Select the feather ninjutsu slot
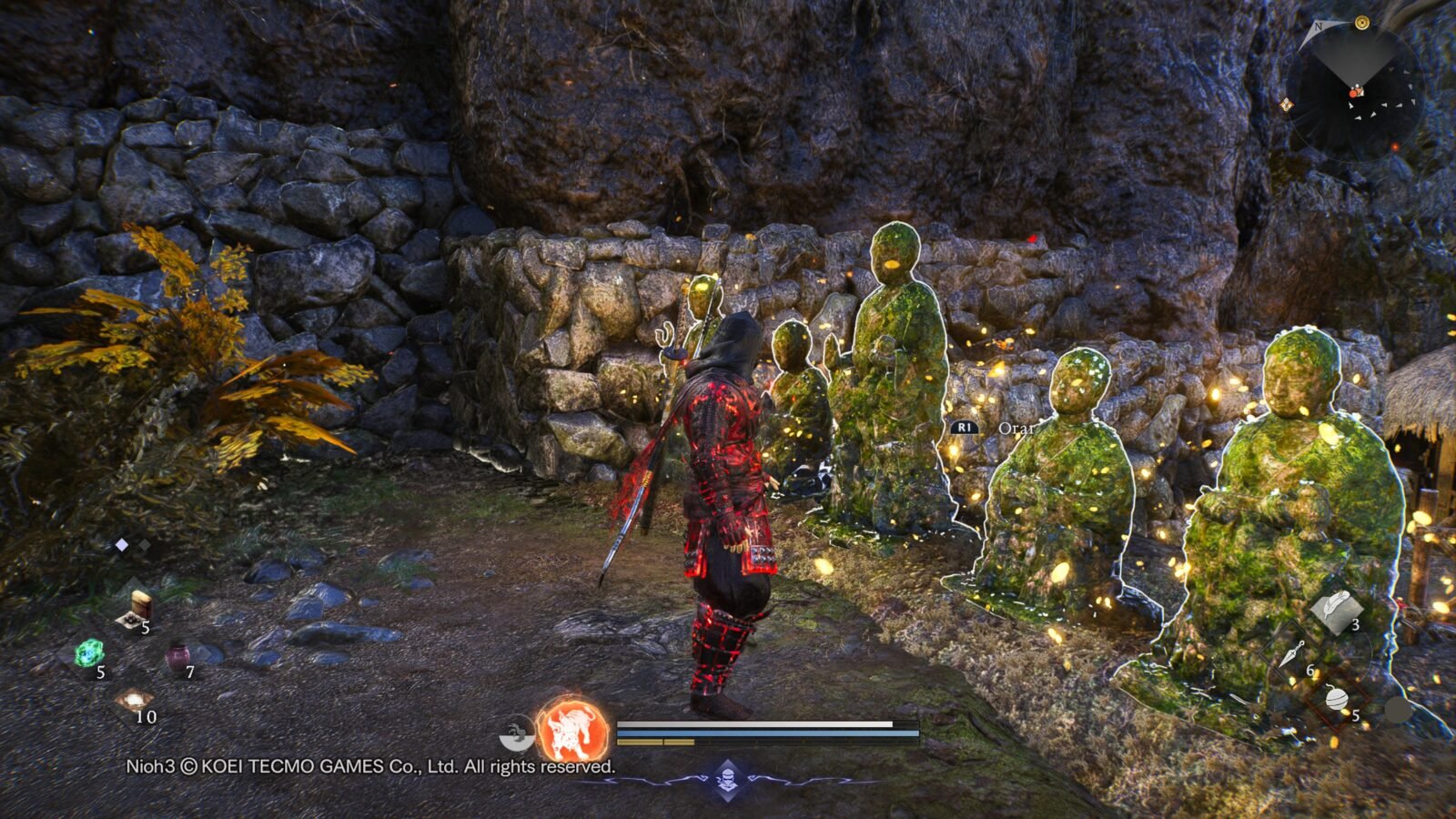Viewport: 1456px width, 819px height. [x=1337, y=608]
